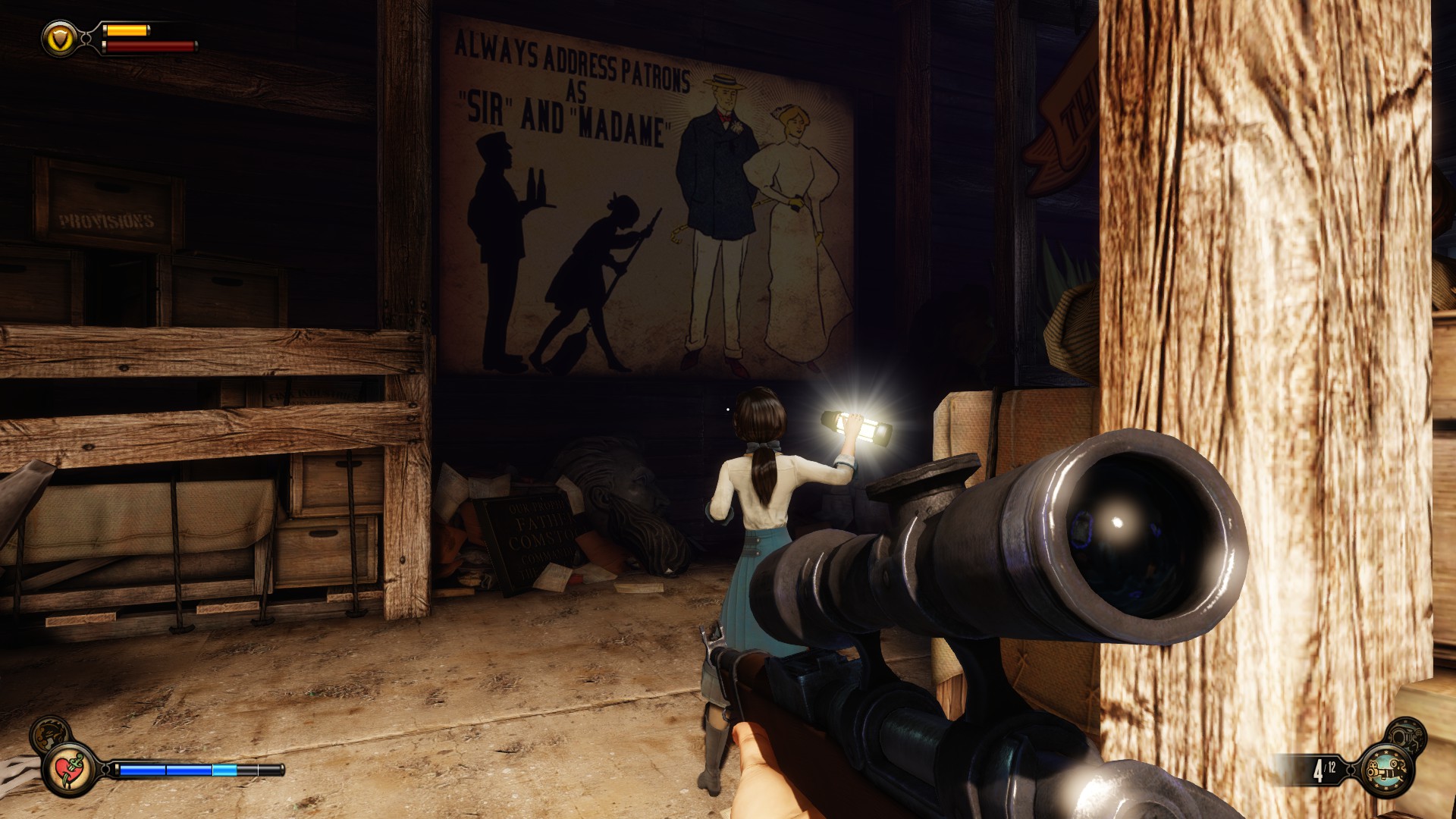Viewport: 1456px width, 819px height.
Task: Select the heart-and-dagger Possession vigor icon
Action: click(70, 770)
